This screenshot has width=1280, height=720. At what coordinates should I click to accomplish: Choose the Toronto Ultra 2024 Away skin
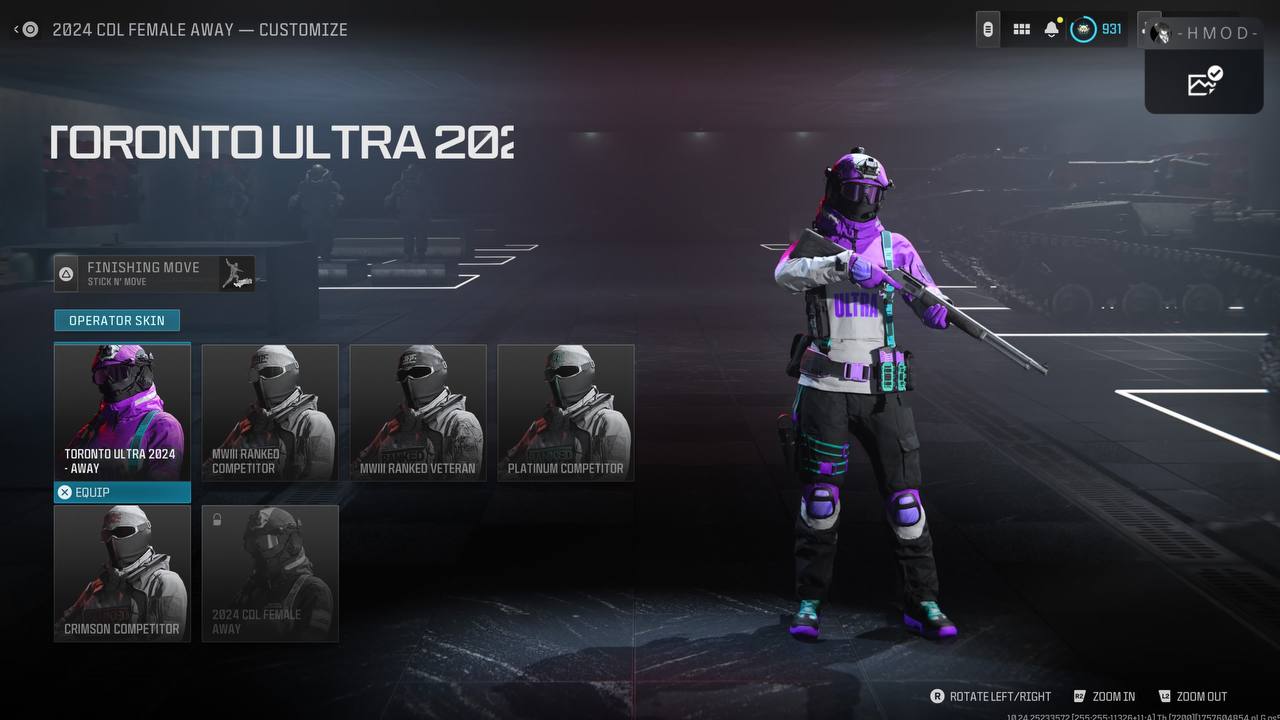click(x=122, y=412)
